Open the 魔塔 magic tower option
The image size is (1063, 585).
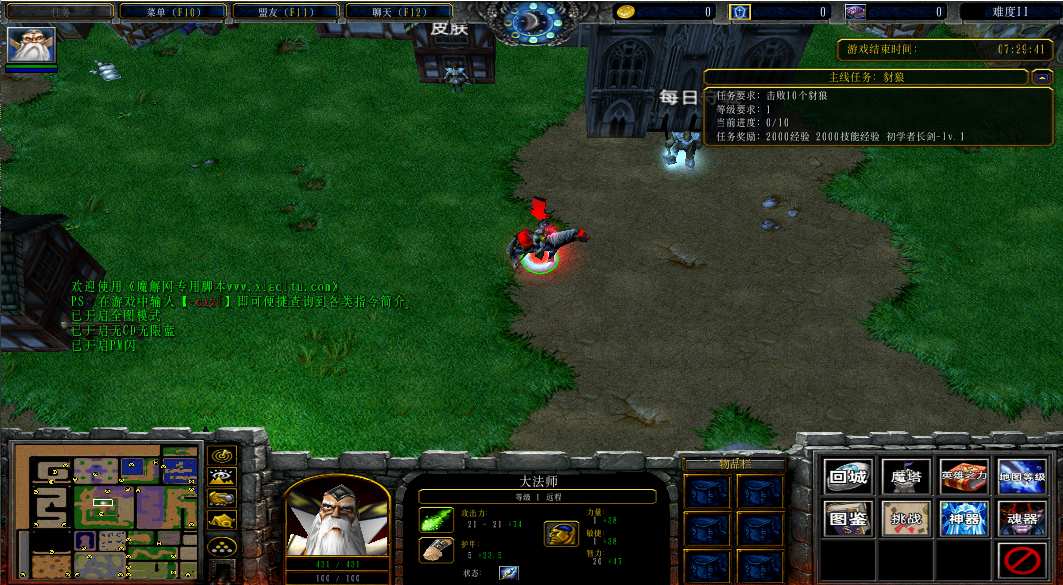(x=906, y=477)
